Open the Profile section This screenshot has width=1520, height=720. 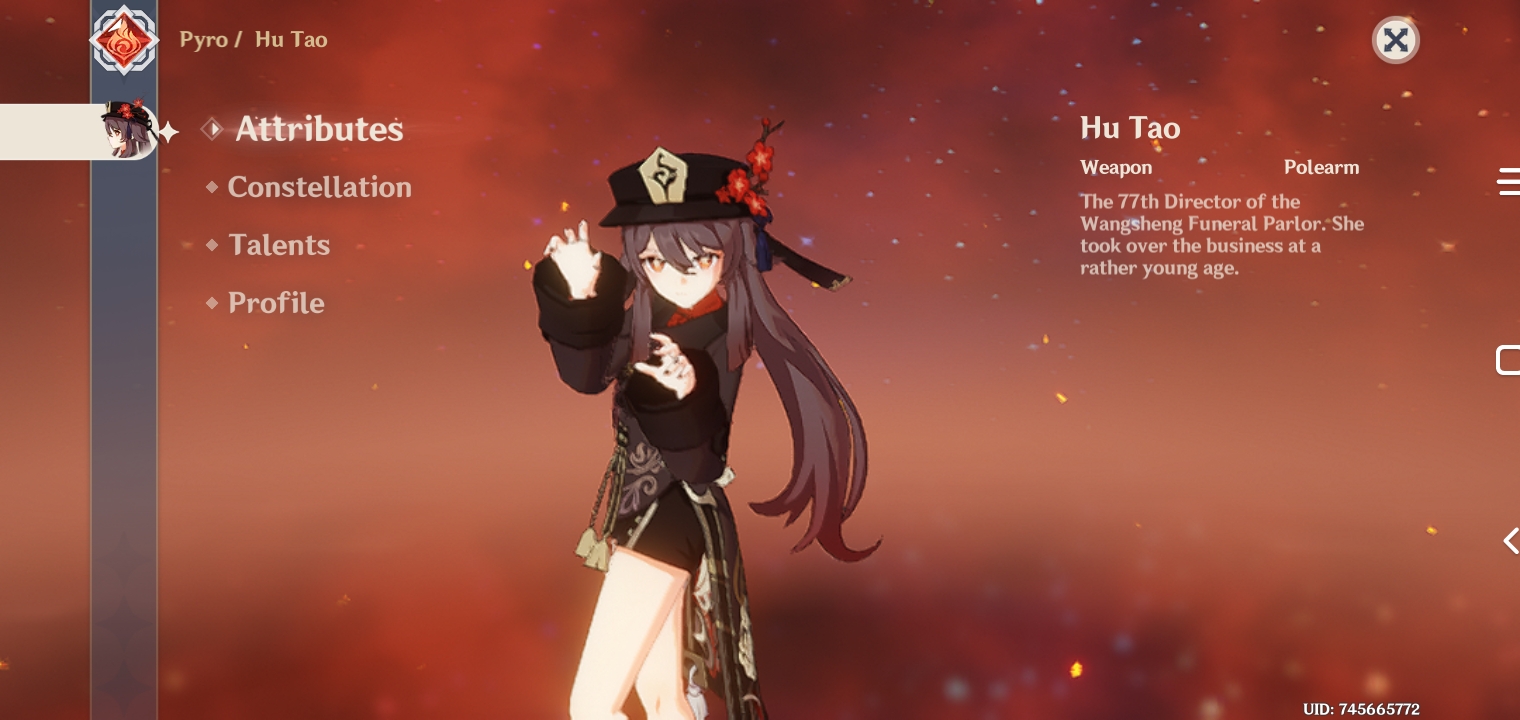(x=276, y=302)
